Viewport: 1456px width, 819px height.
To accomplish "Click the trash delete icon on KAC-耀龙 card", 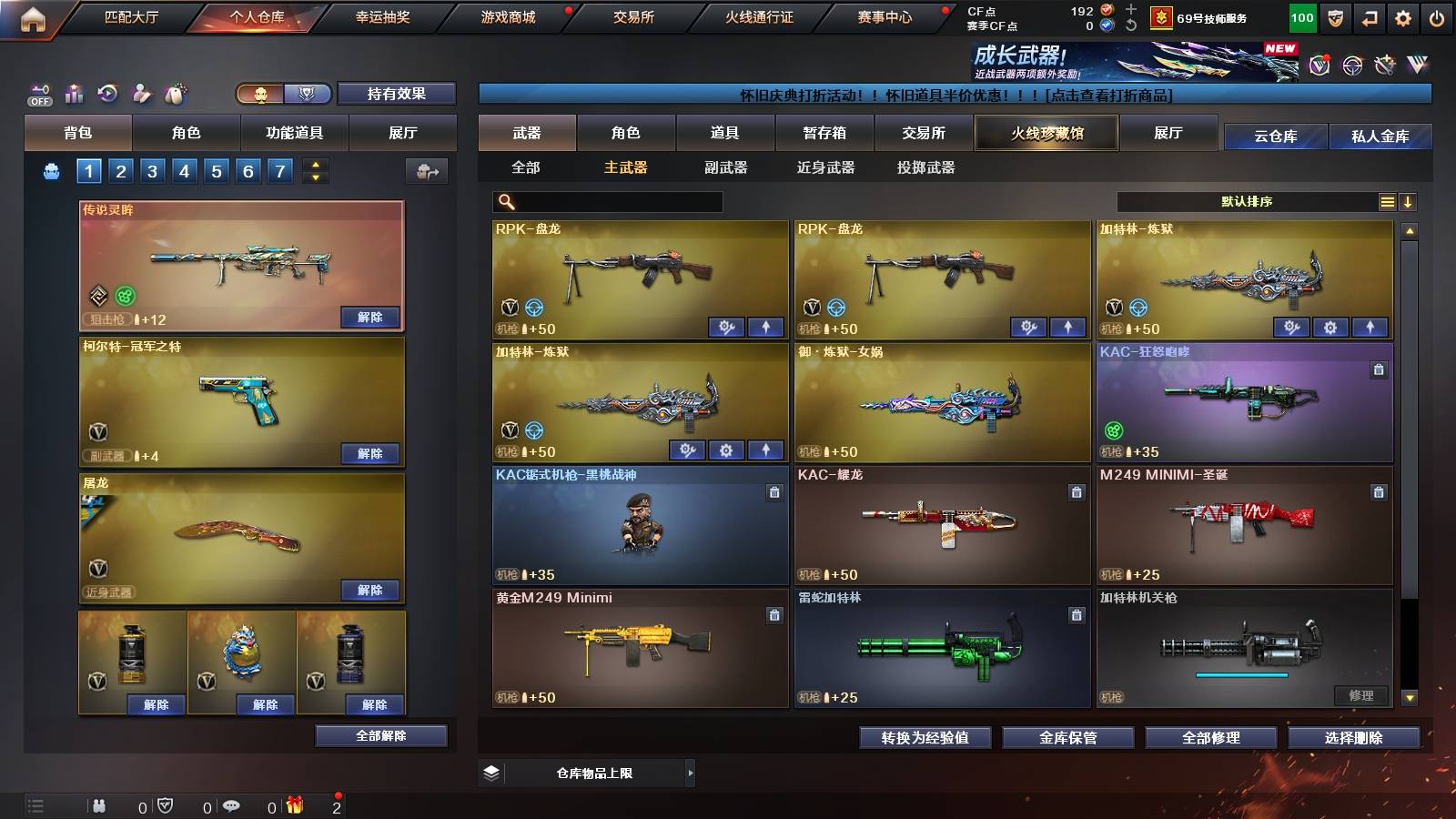I will pos(1077,491).
